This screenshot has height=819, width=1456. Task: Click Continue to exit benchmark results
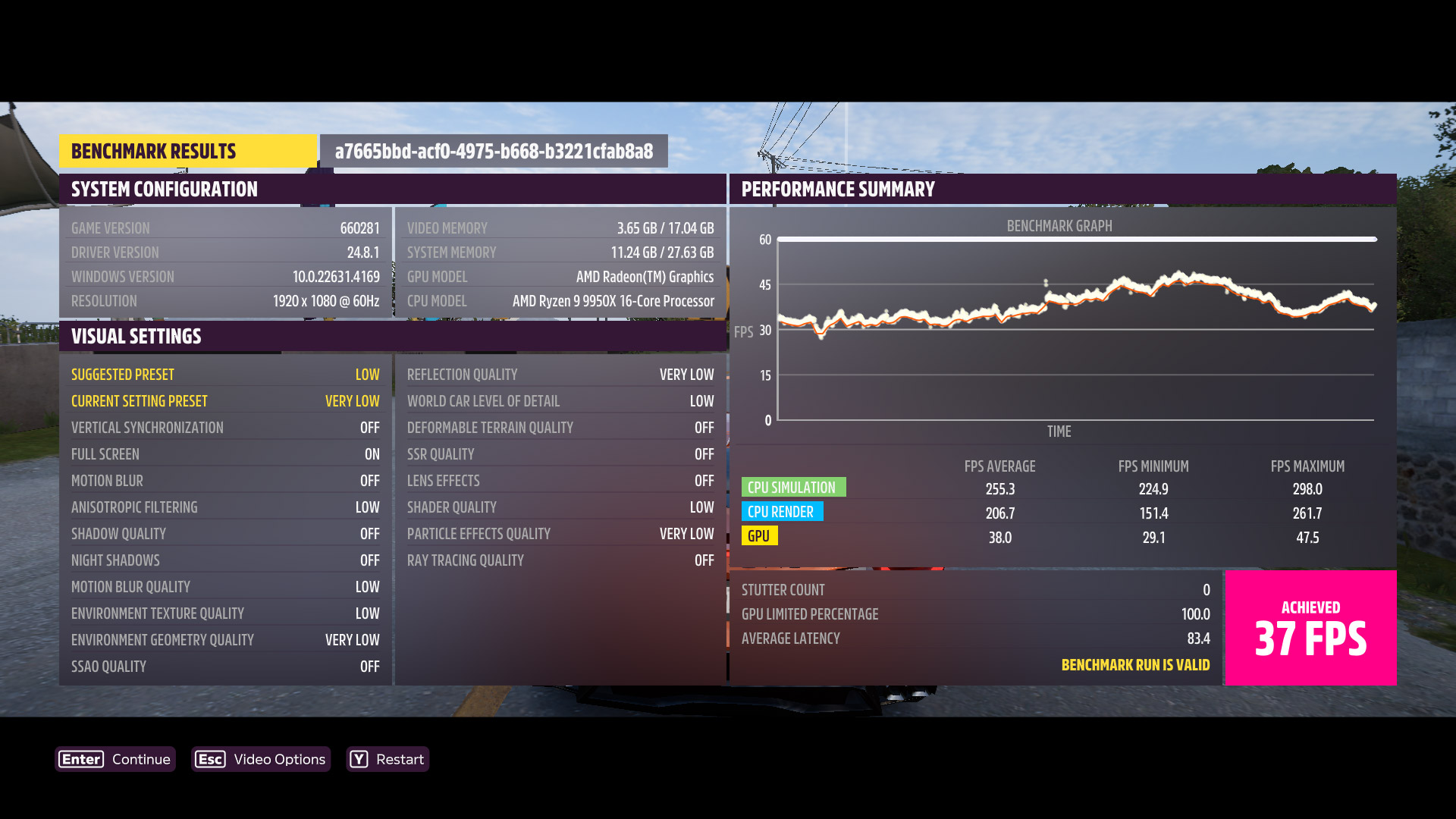(140, 759)
